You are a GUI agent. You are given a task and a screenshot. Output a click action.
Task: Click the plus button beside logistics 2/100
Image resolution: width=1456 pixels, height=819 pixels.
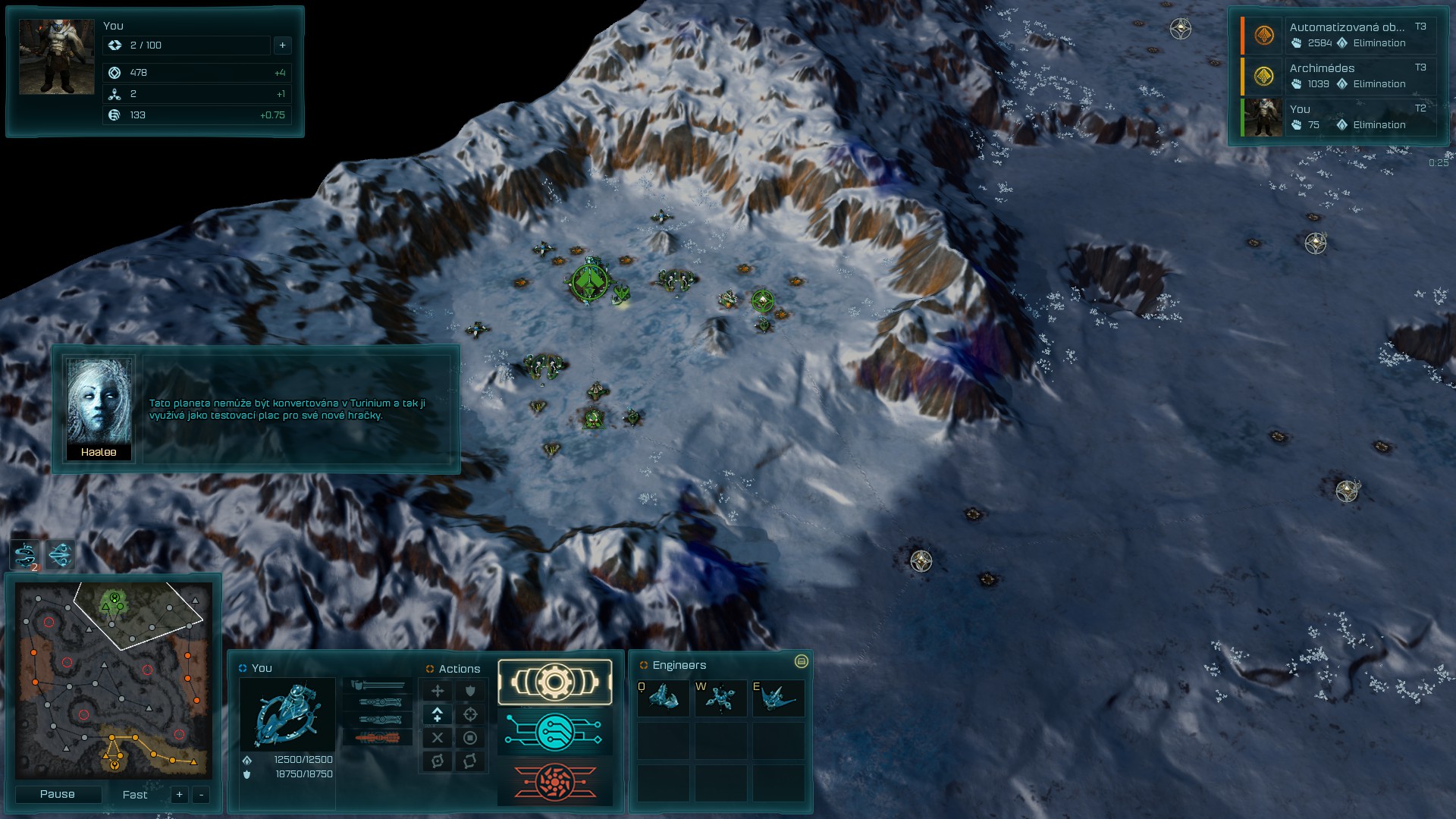click(x=282, y=45)
